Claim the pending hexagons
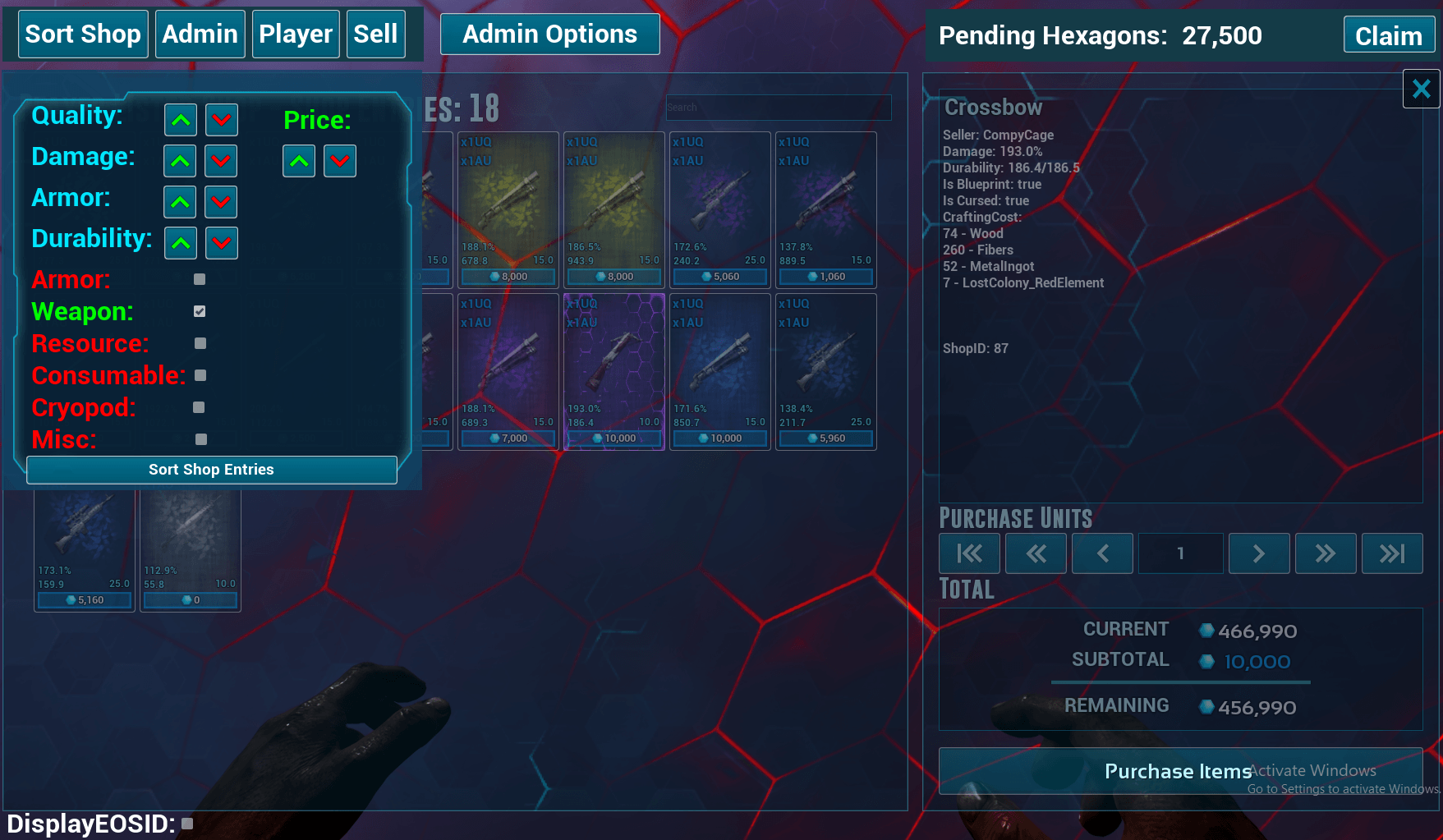 (x=1388, y=36)
